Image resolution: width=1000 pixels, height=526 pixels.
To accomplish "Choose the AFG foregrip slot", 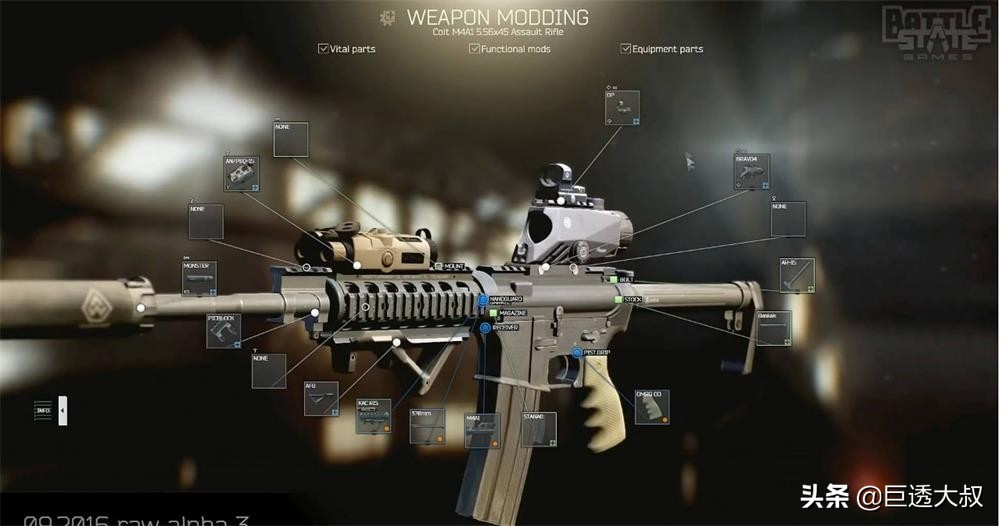I will (321, 399).
